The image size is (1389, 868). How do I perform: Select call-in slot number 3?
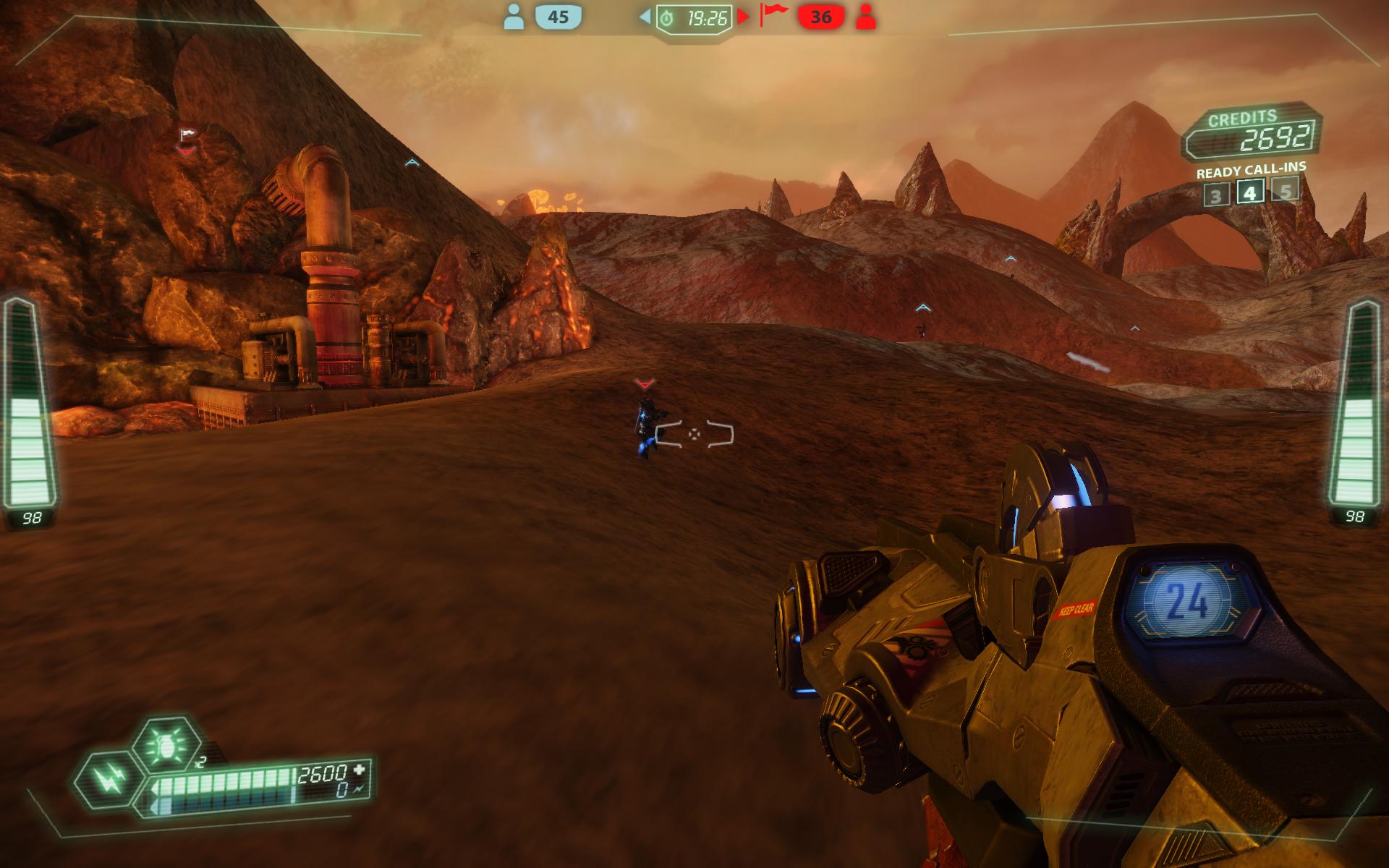coord(1215,195)
